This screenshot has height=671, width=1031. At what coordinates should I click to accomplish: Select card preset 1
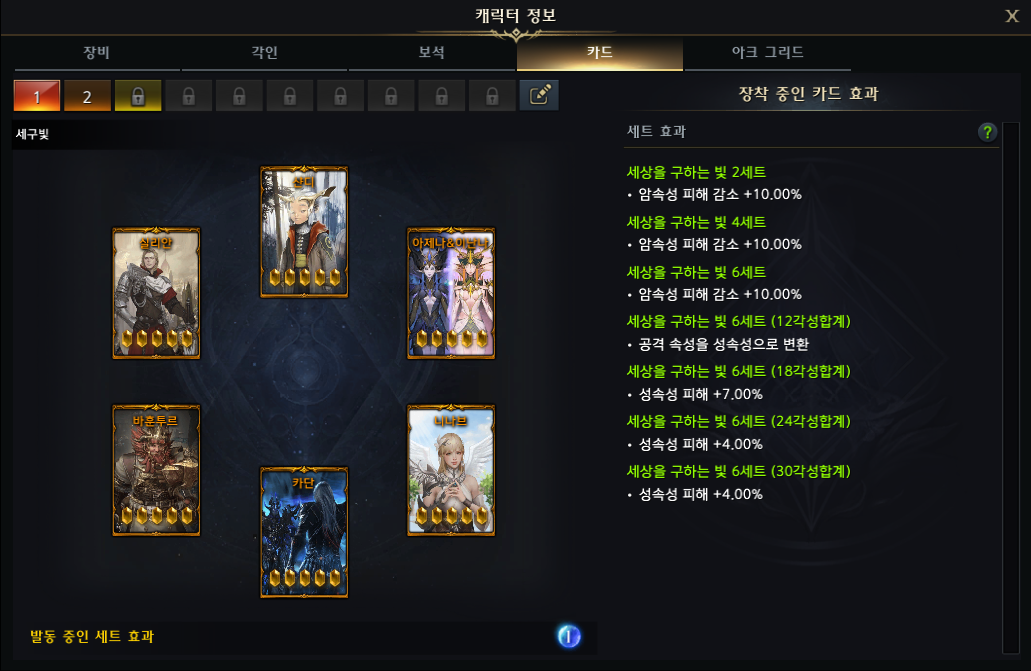point(37,96)
